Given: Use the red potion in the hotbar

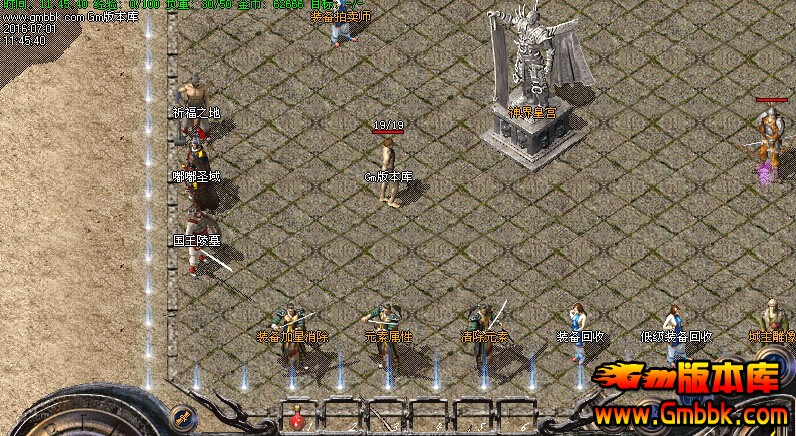Looking at the screenshot, I should point(297,419).
